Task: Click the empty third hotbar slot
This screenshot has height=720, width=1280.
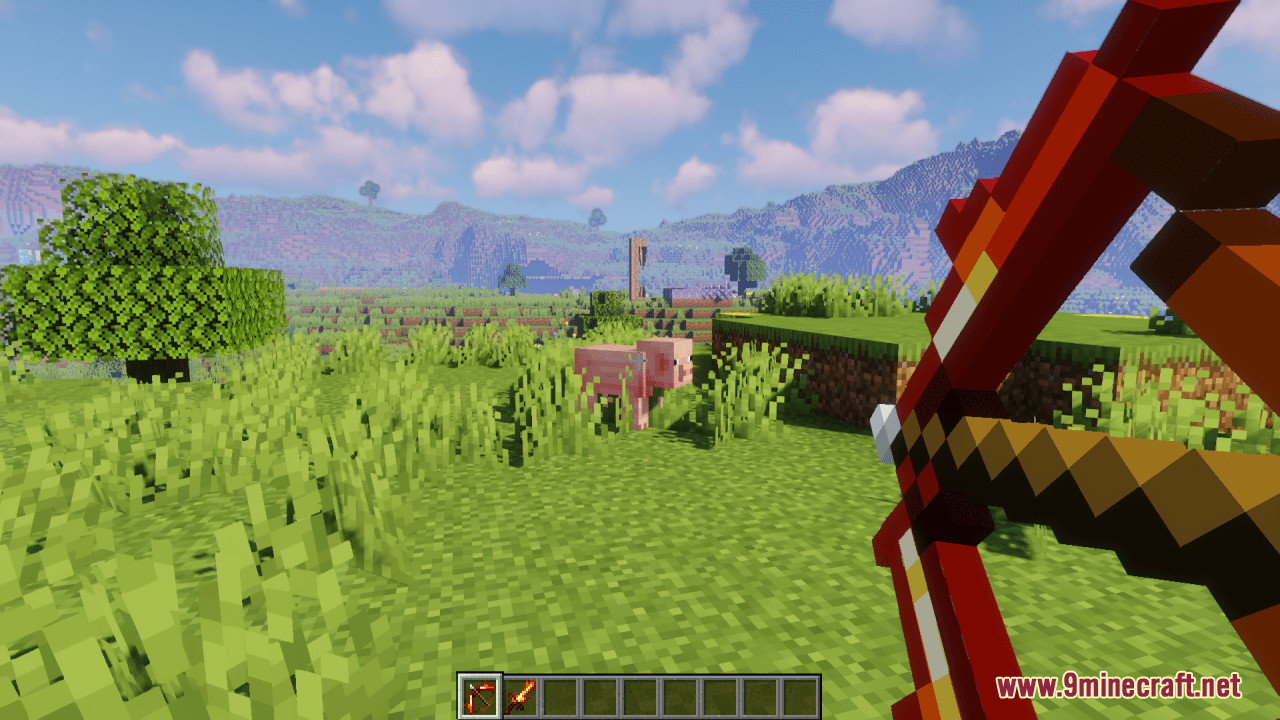Action: tap(561, 694)
